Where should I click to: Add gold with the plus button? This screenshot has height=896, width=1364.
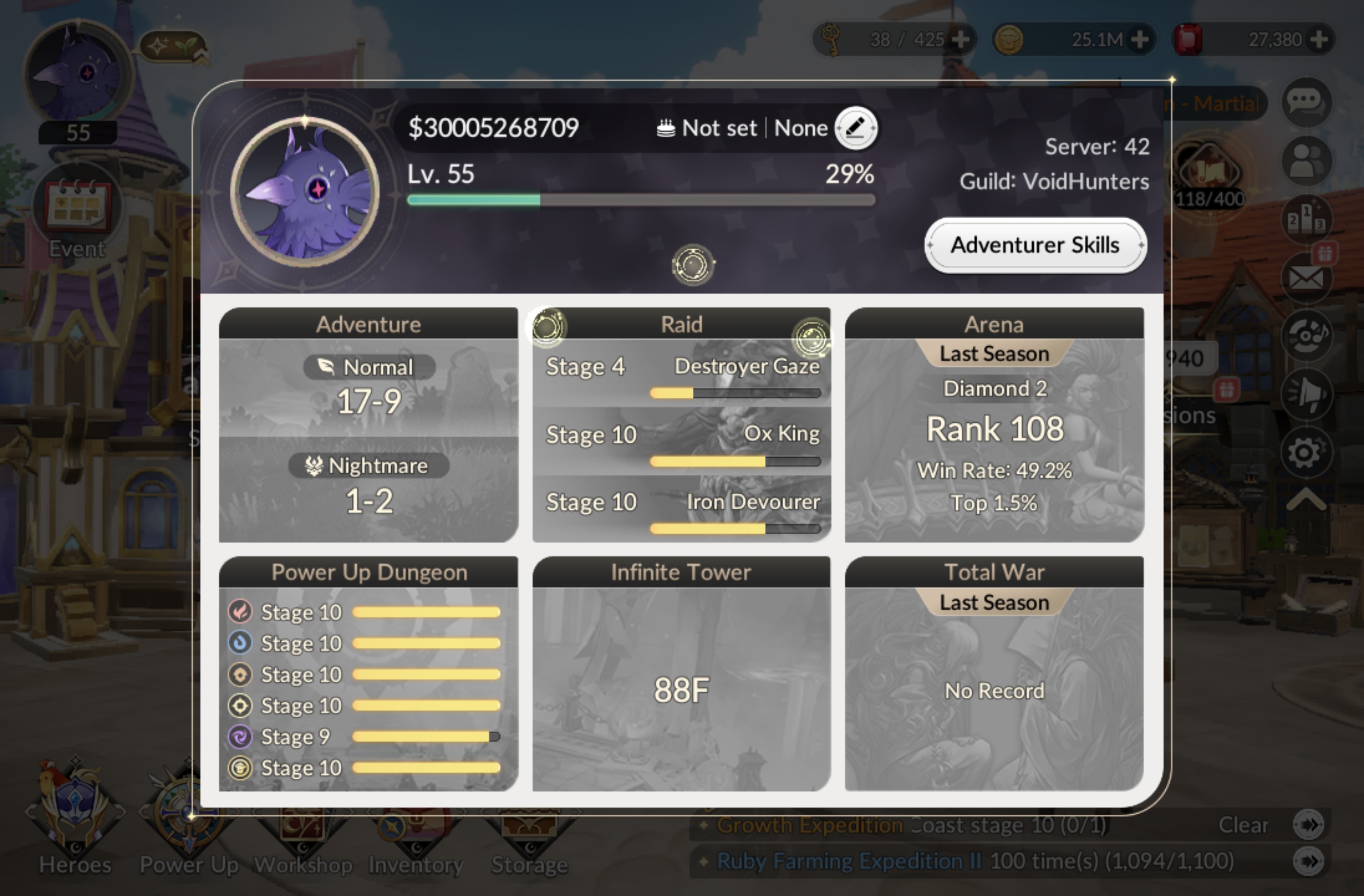coord(1139,39)
